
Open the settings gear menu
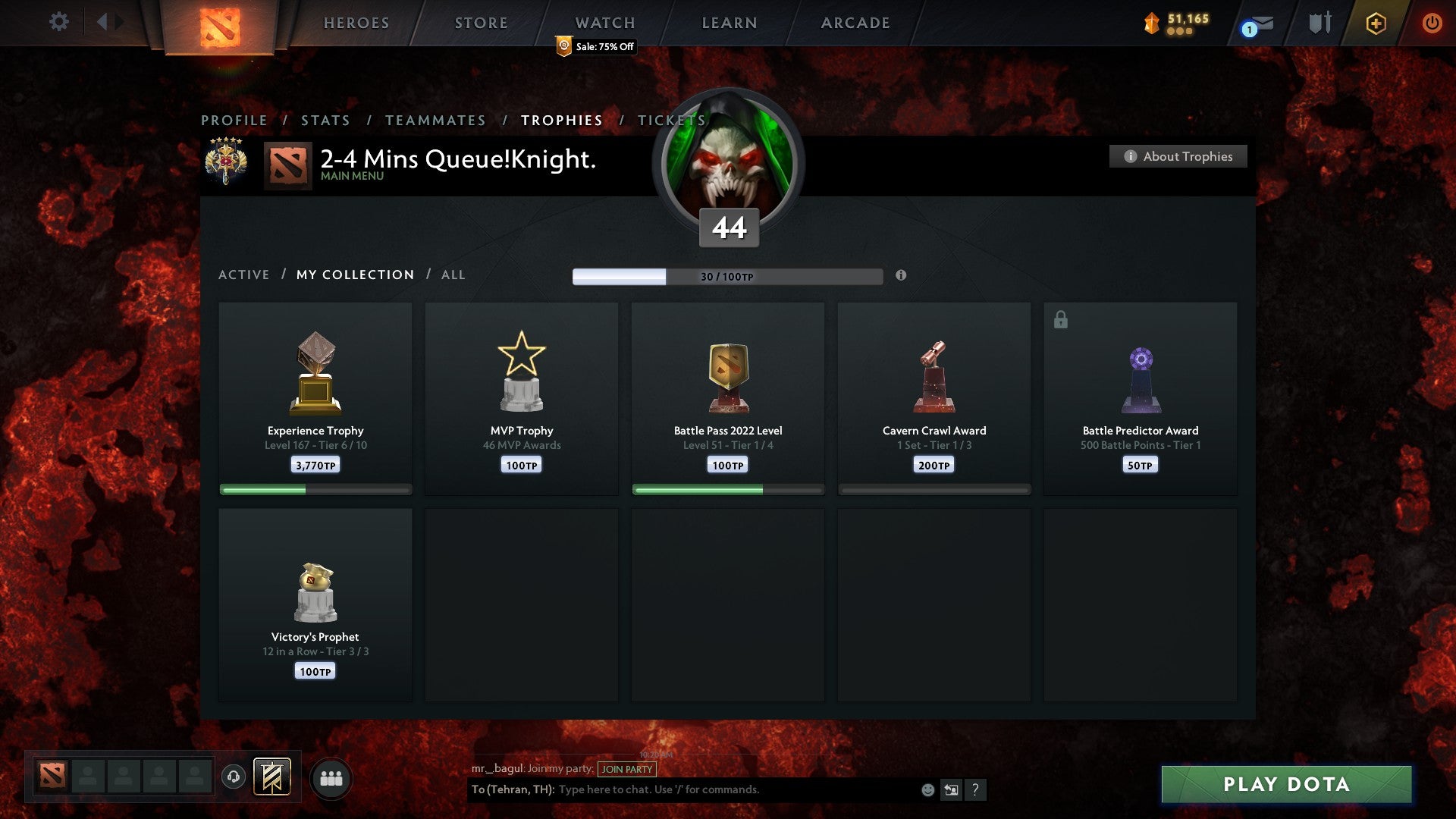(x=58, y=22)
